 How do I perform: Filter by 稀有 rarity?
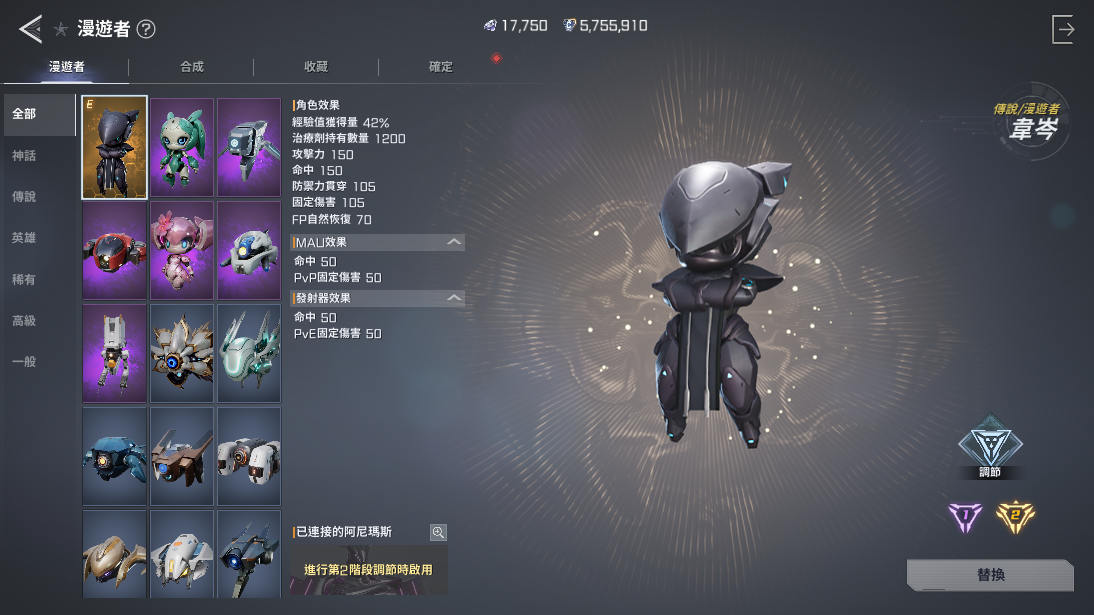coord(24,280)
